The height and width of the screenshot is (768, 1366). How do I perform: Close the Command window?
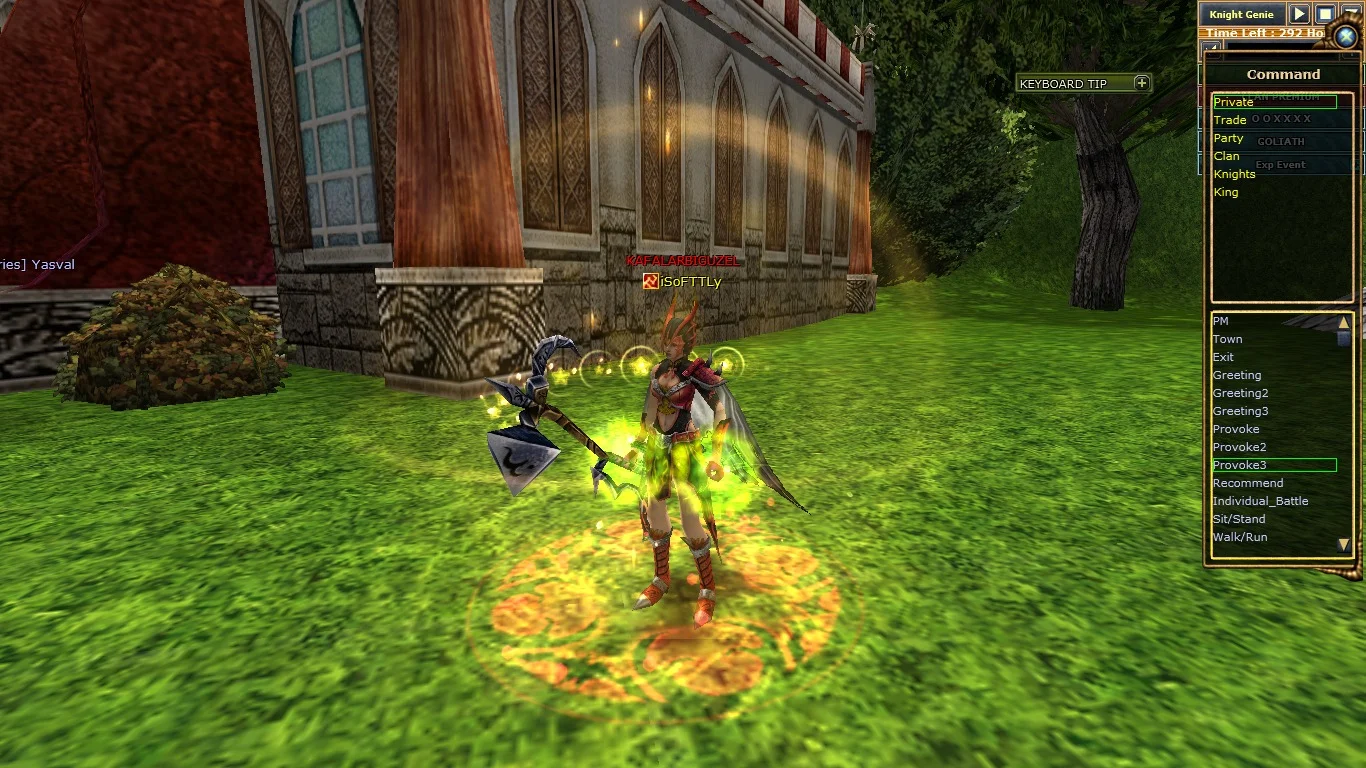(x=1346, y=37)
